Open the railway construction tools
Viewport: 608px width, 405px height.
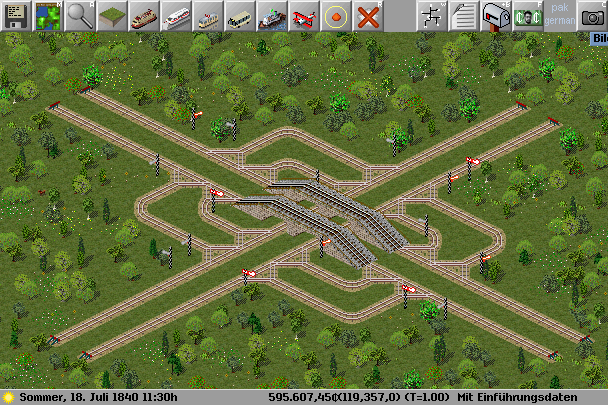coord(143,15)
